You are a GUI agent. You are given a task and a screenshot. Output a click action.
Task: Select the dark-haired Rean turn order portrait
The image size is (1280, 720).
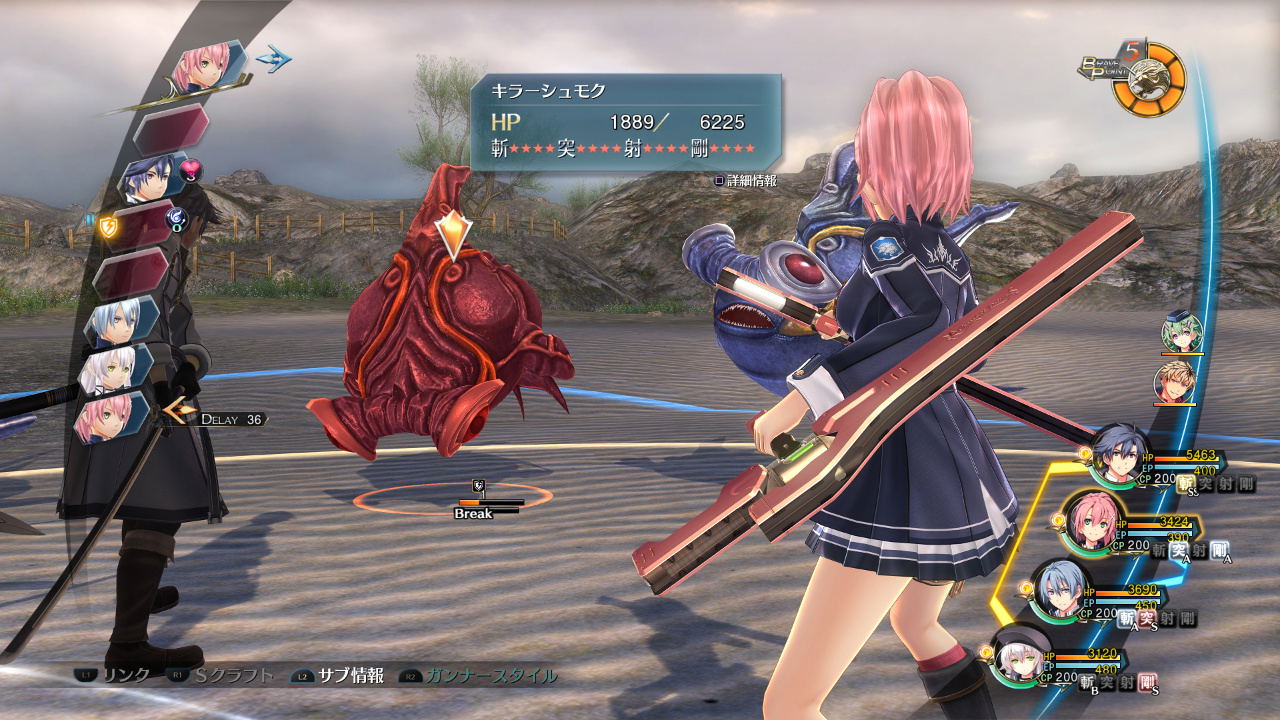click(x=150, y=178)
